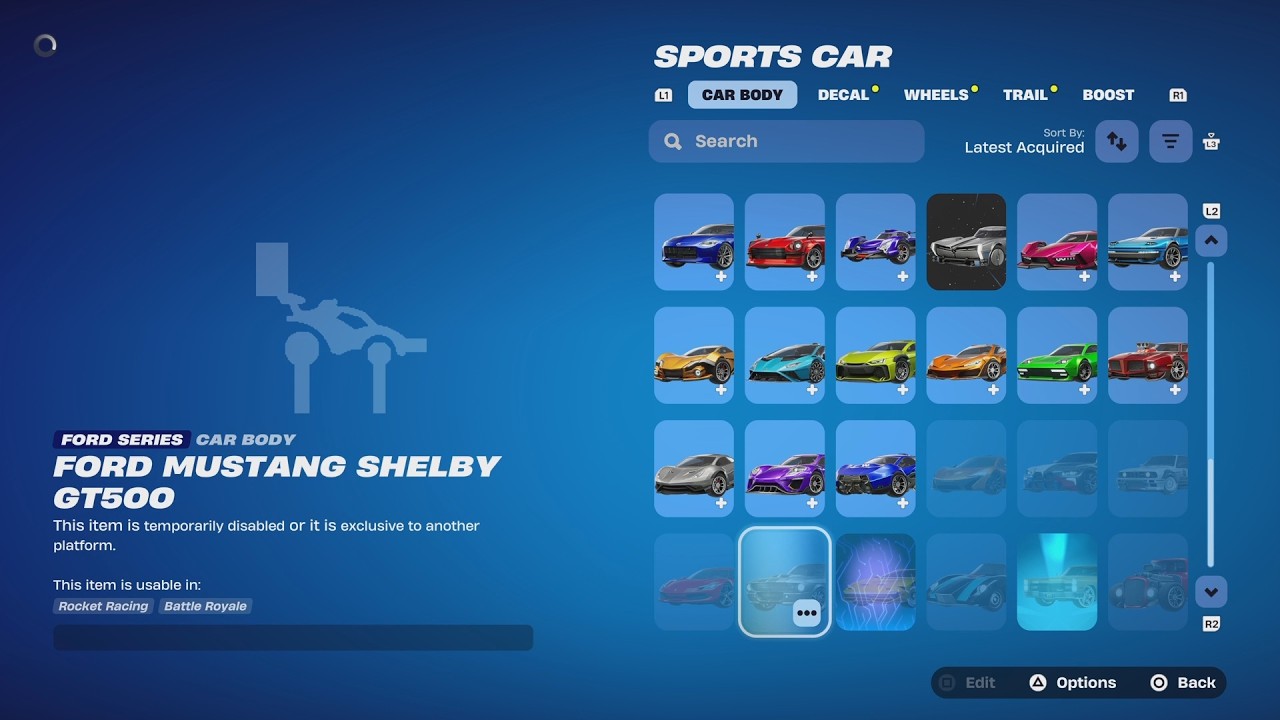Choose the gold sports car body

point(694,355)
